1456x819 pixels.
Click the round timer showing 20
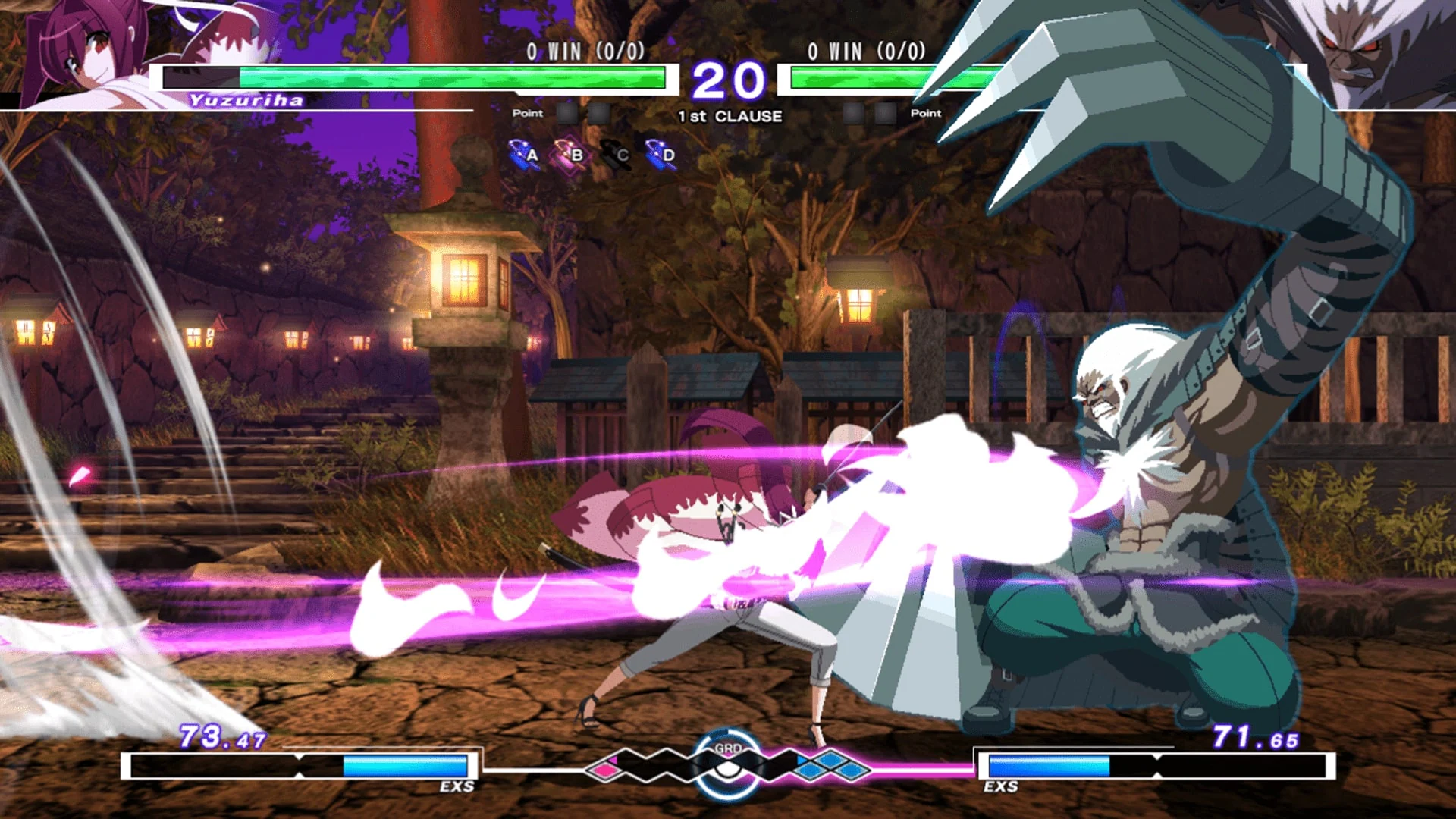click(x=730, y=78)
